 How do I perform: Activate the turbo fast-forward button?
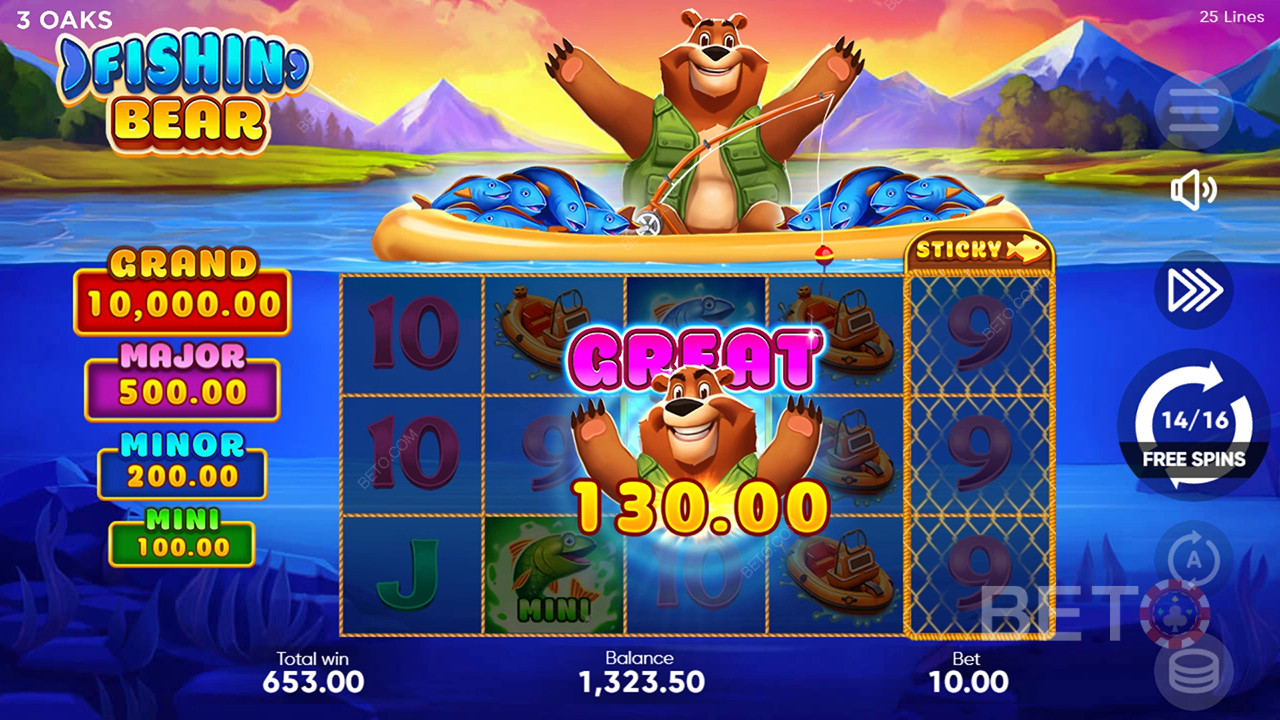point(1193,289)
